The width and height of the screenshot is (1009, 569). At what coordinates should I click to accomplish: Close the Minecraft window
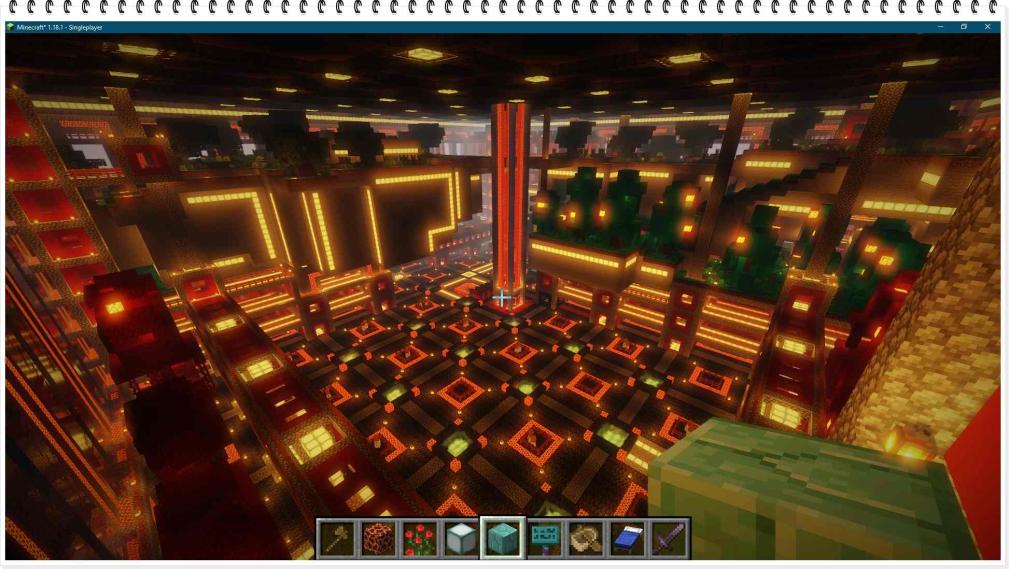click(987, 27)
